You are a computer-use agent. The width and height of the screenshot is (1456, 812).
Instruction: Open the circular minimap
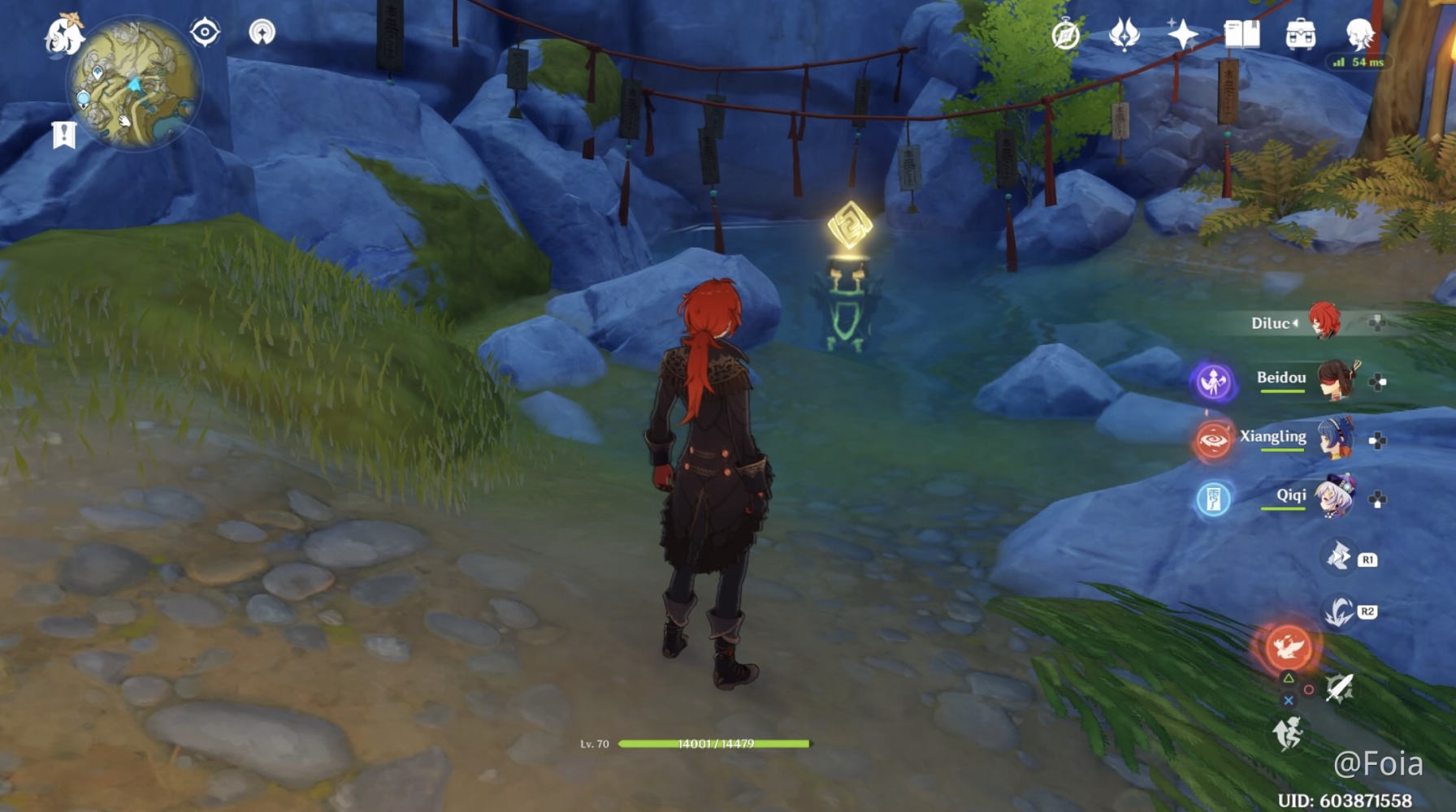[x=133, y=85]
